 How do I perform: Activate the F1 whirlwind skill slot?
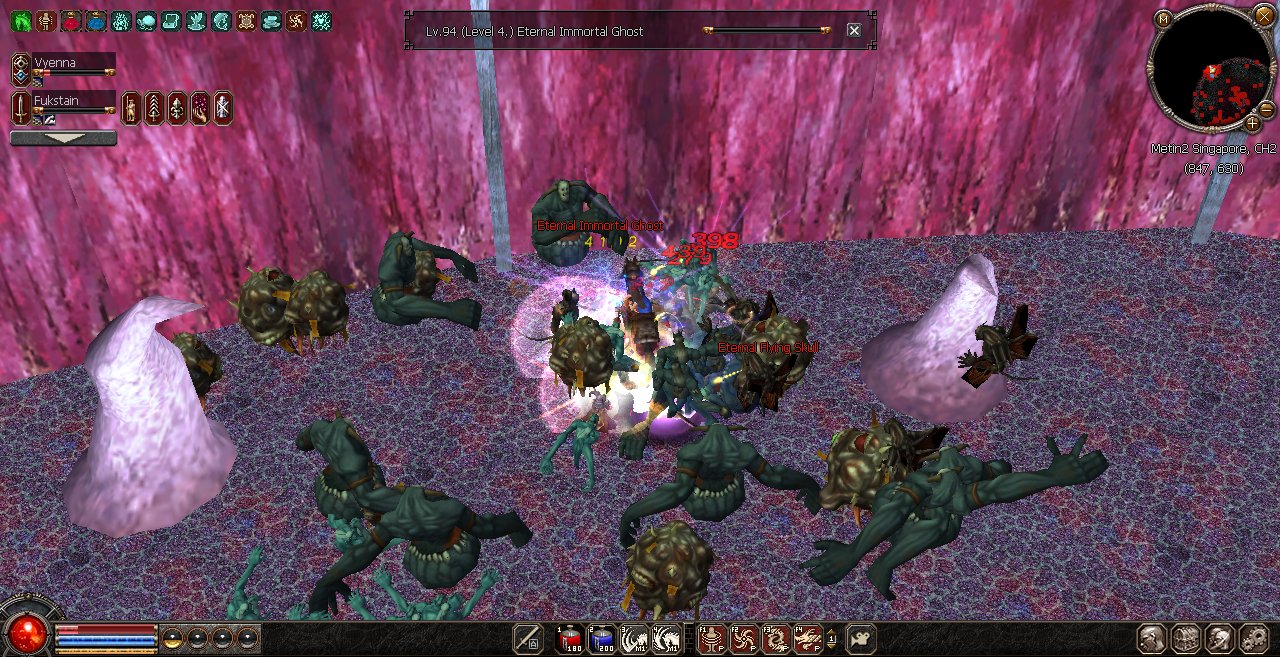pos(713,639)
